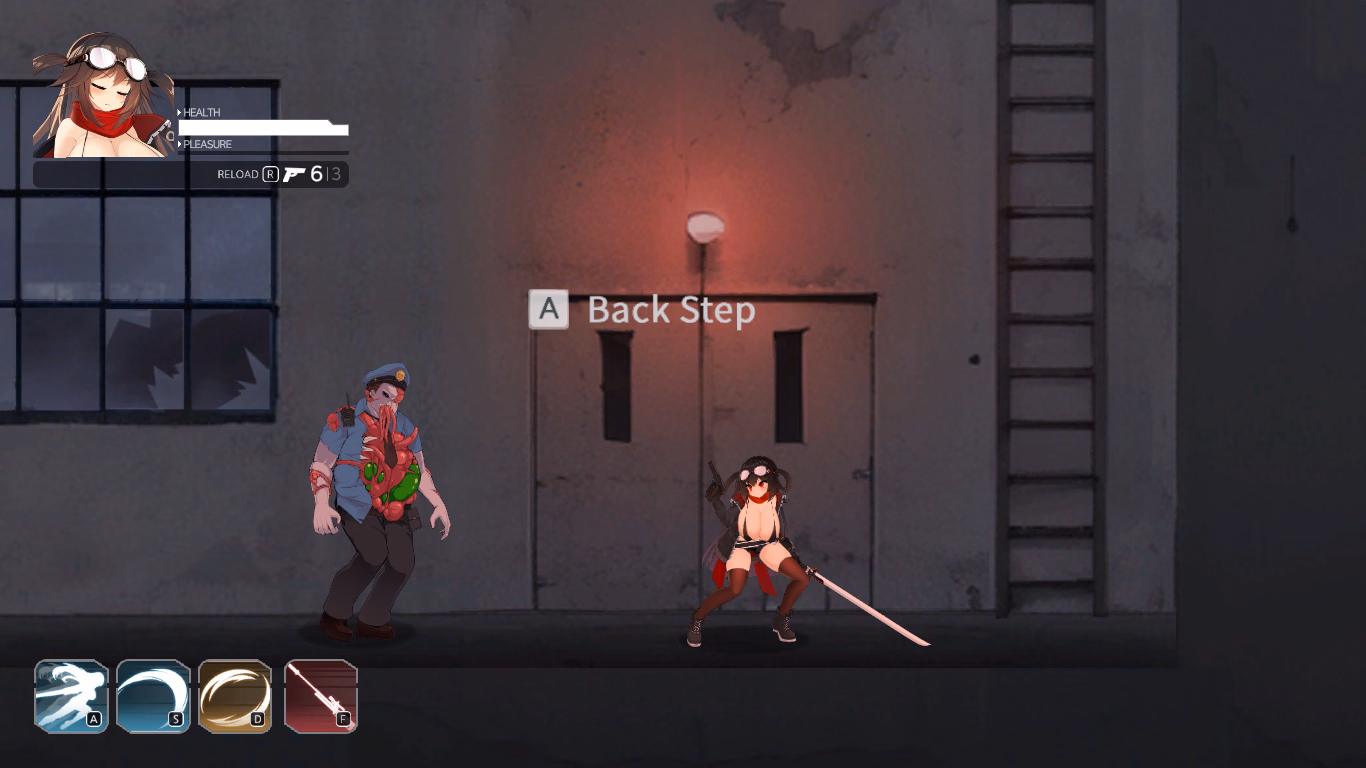The width and height of the screenshot is (1366, 768).
Task: Use the sniper rifle skill icon (F)
Action: click(x=320, y=695)
